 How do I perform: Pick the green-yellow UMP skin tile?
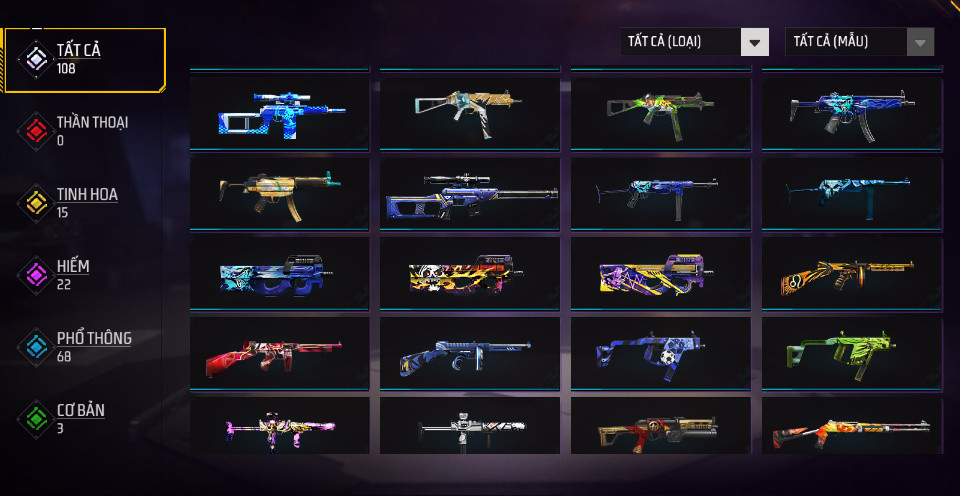point(660,113)
